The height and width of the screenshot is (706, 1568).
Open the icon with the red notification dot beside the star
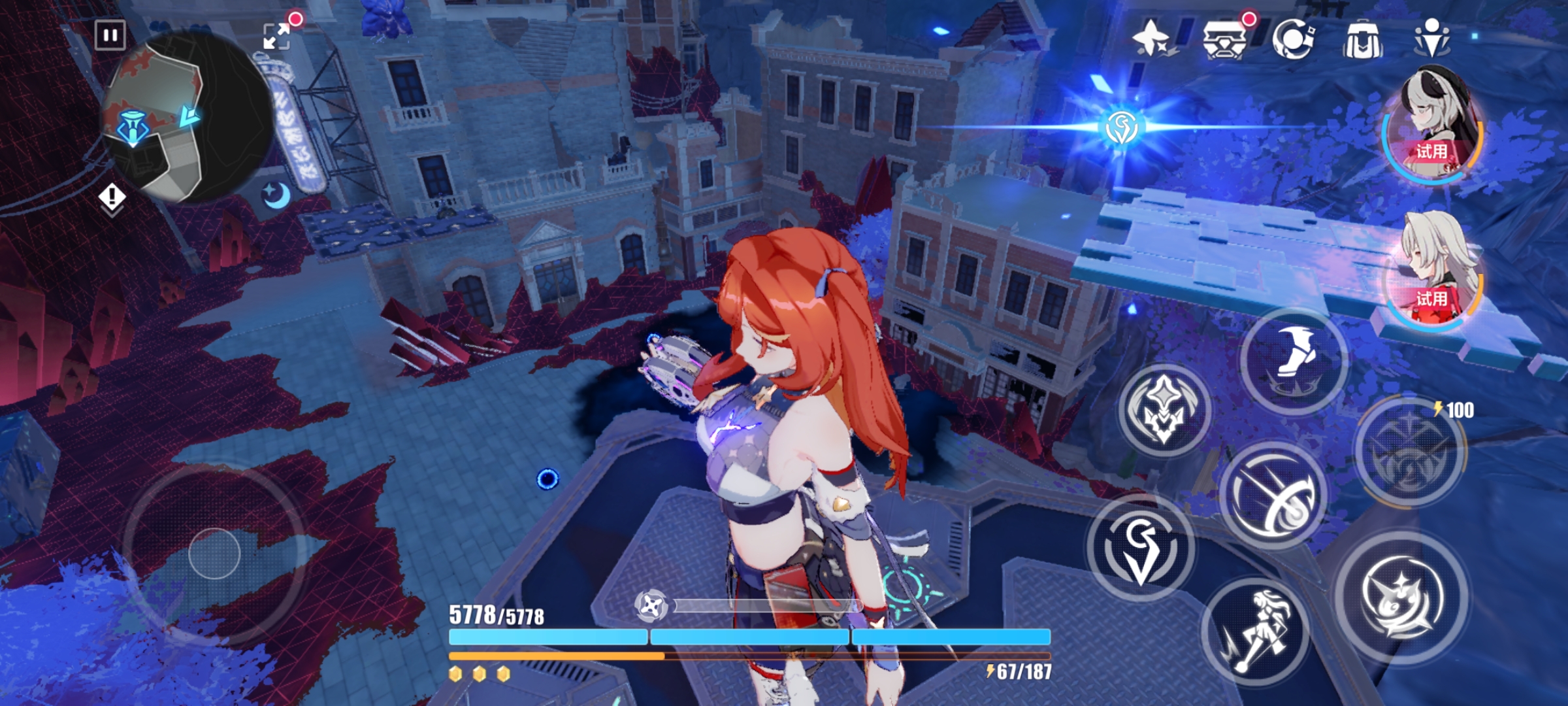click(1224, 39)
